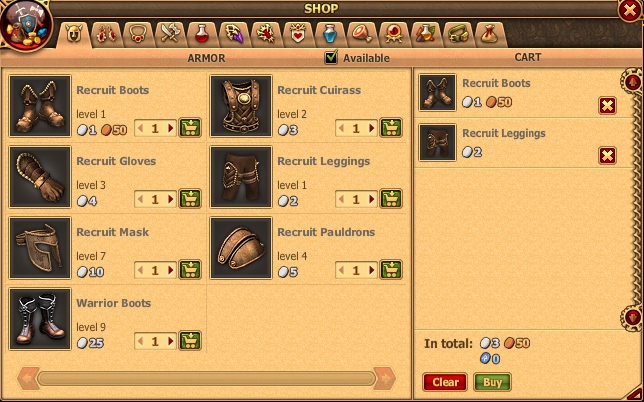
Task: Add Recruit Mask to cart
Action: pos(190,270)
